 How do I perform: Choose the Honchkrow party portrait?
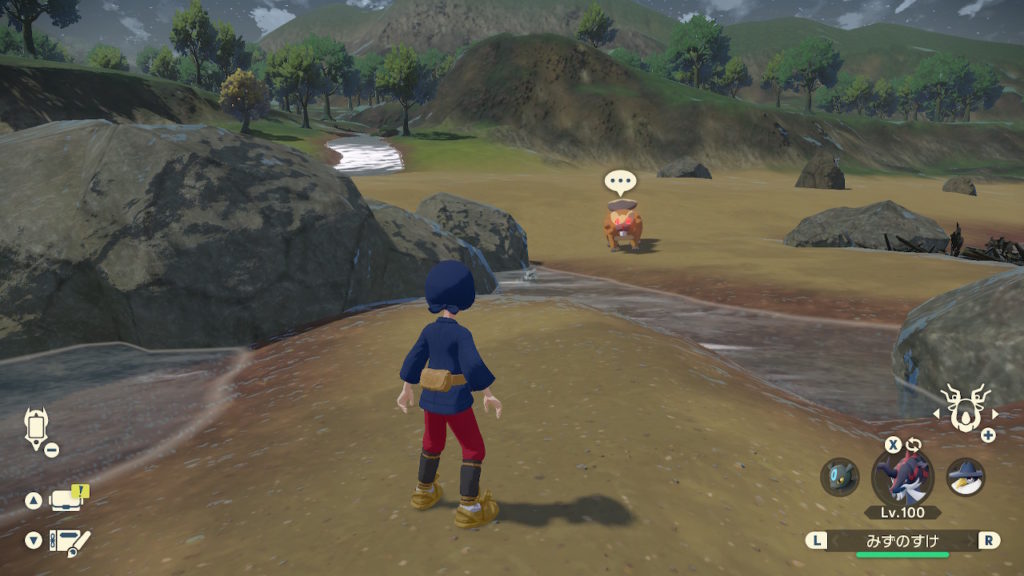click(965, 477)
